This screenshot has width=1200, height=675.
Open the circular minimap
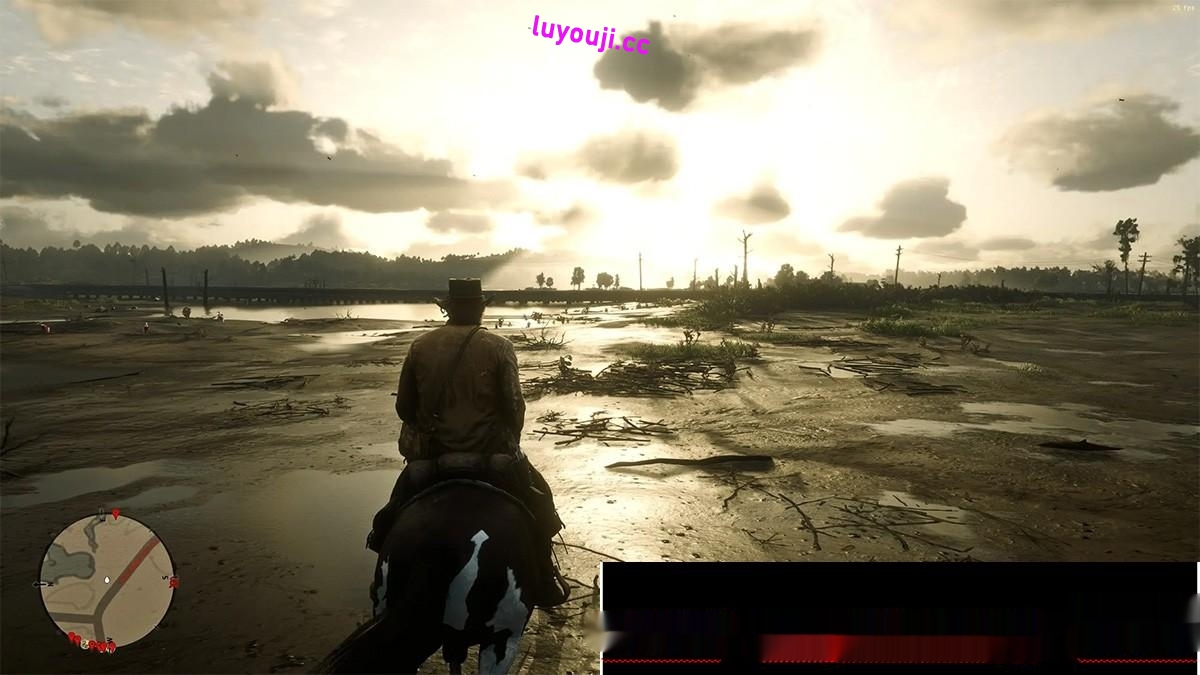click(x=107, y=581)
